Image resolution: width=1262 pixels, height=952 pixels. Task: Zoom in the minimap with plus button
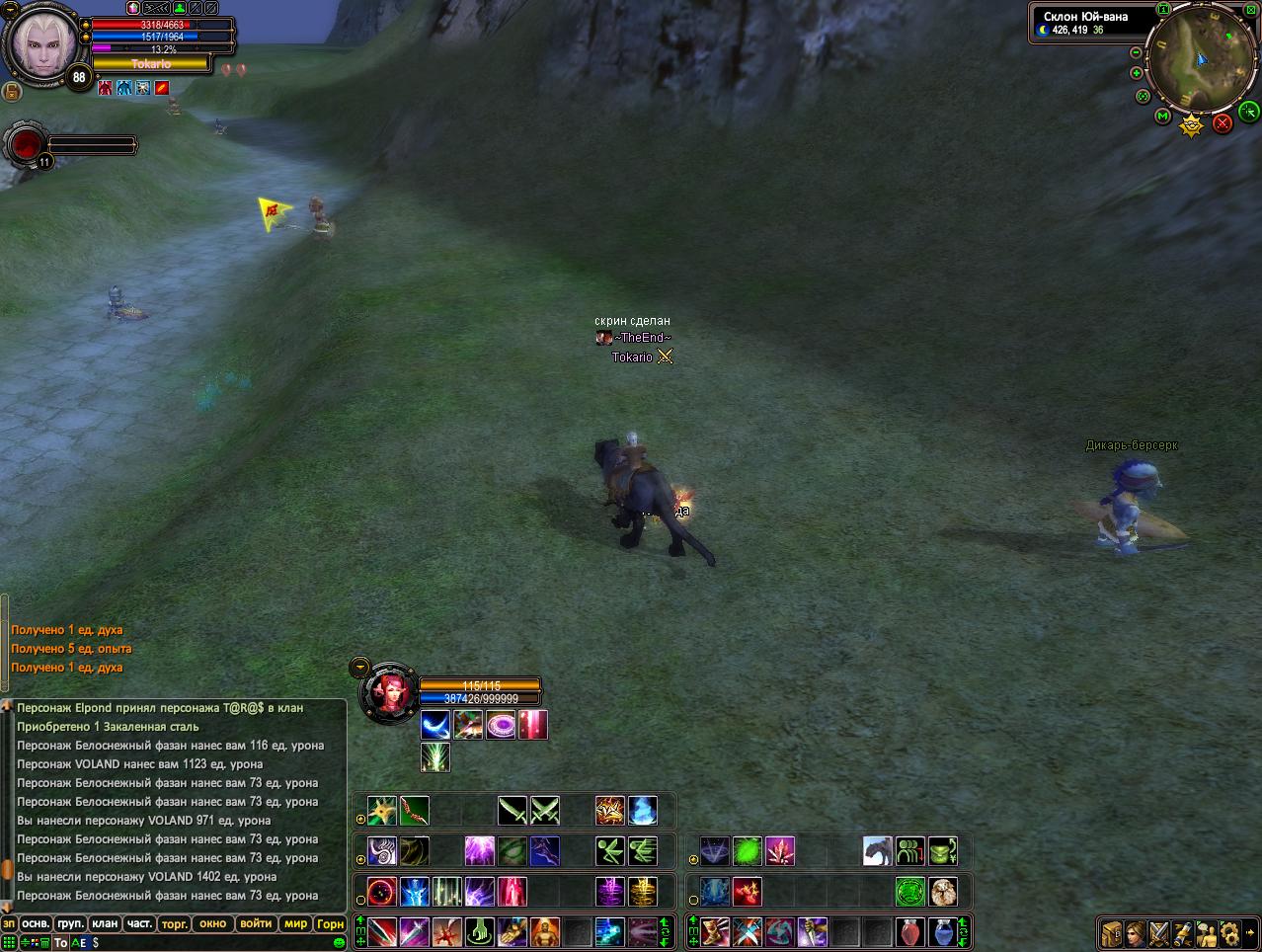coord(1136,73)
